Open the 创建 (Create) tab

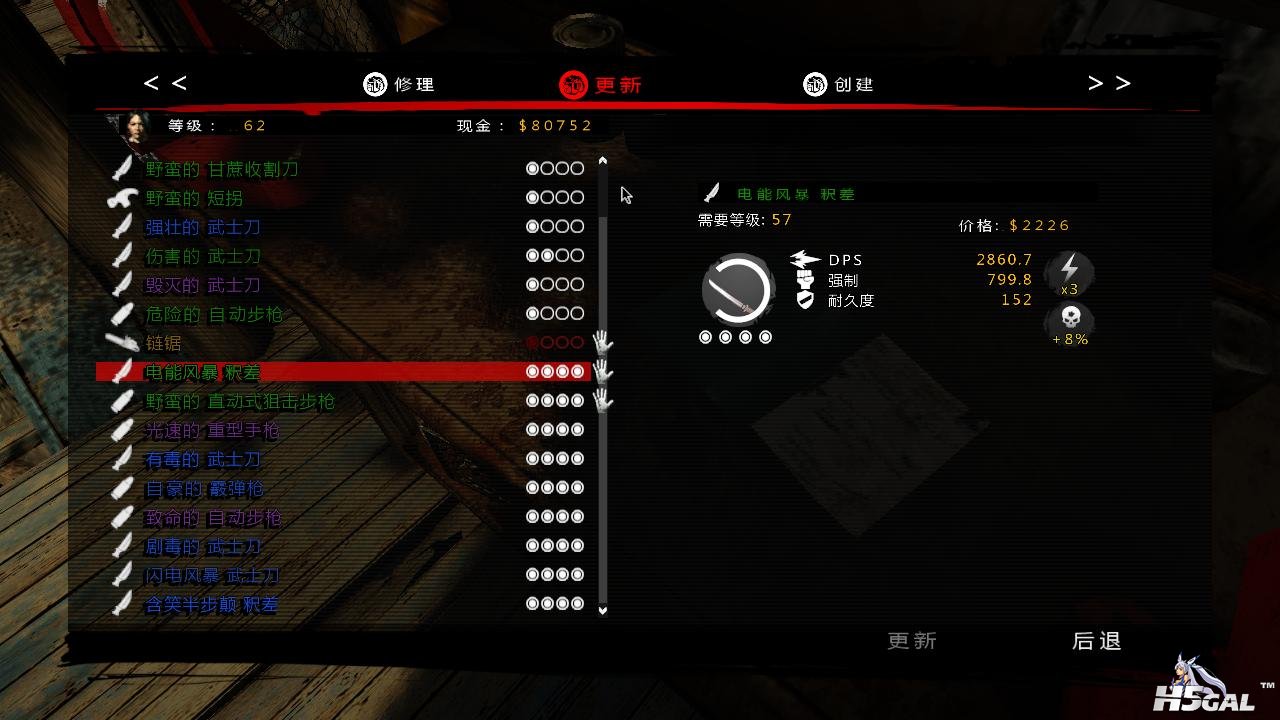840,85
